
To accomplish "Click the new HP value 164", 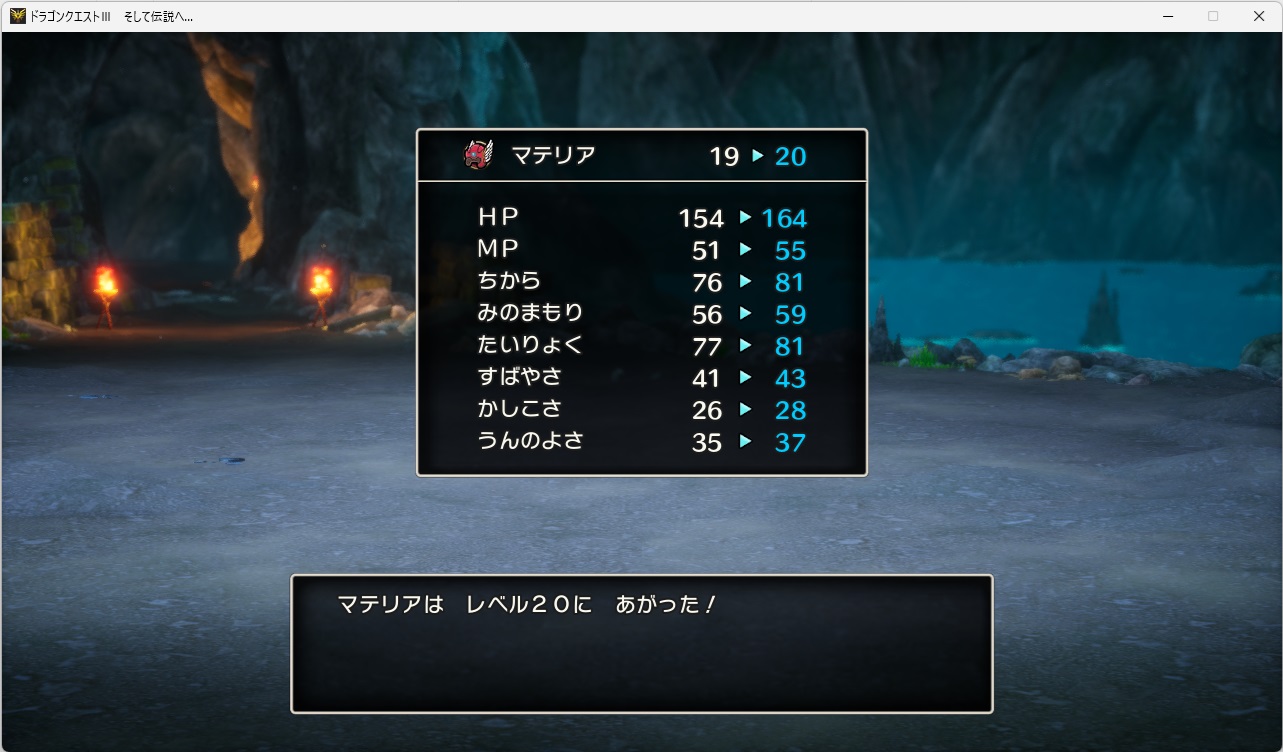I will coord(785,217).
